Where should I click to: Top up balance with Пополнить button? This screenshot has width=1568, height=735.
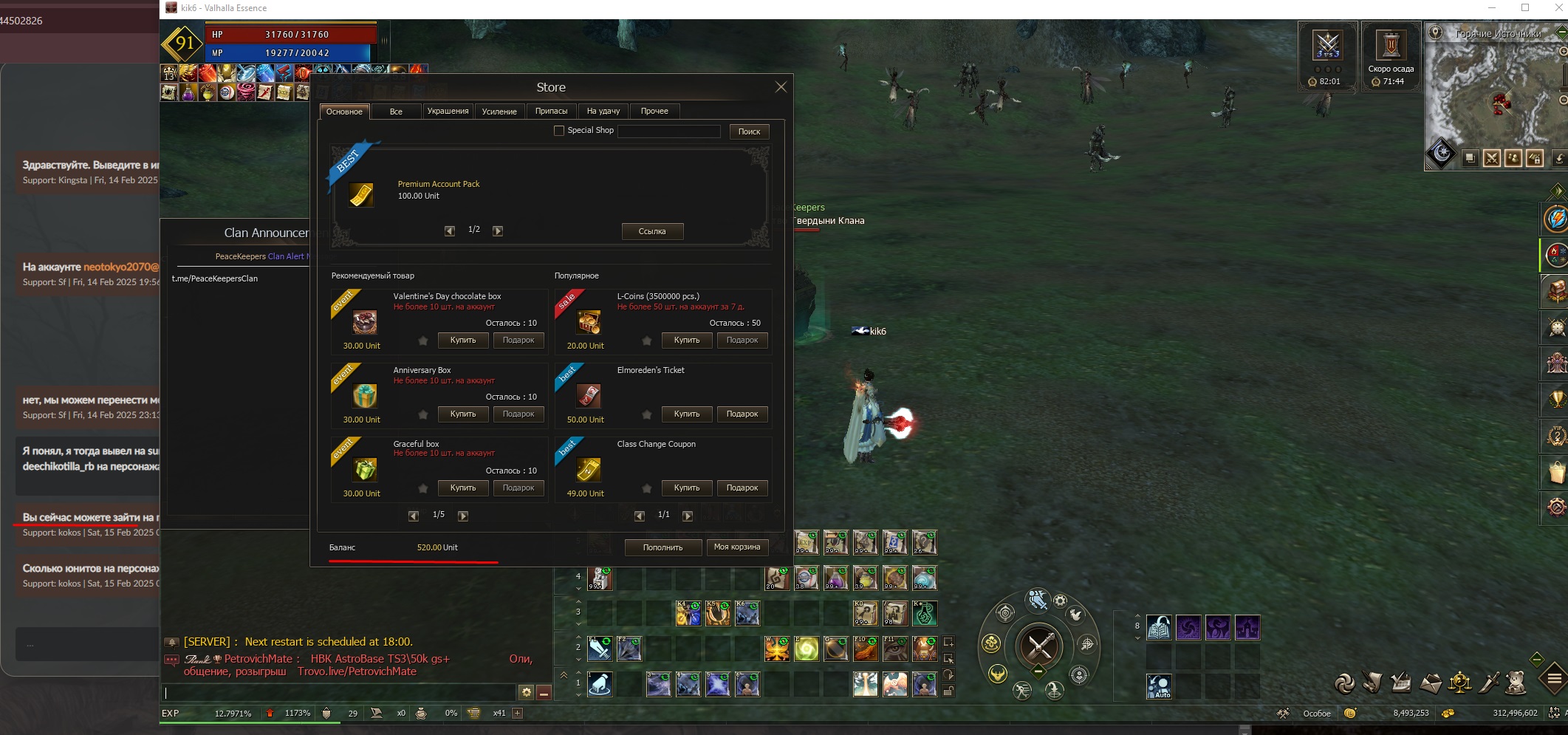pos(663,547)
